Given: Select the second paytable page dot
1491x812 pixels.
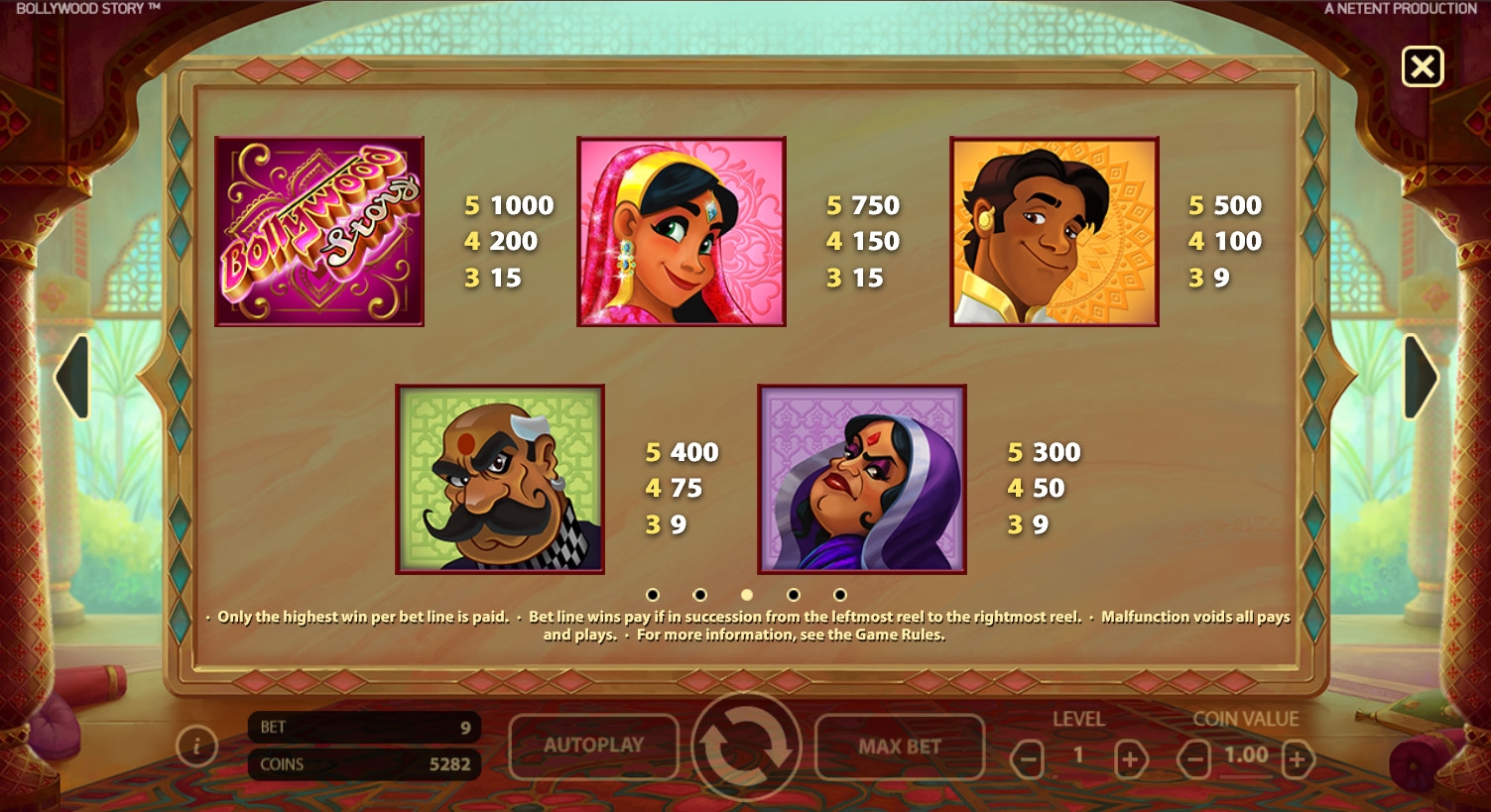Looking at the screenshot, I should [x=699, y=595].
